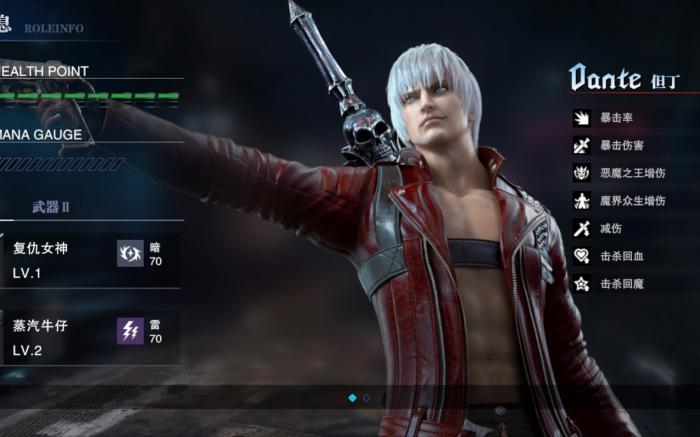Click the thunder element icon for 蒸汽牛仔
700x437 pixels.
tap(130, 331)
